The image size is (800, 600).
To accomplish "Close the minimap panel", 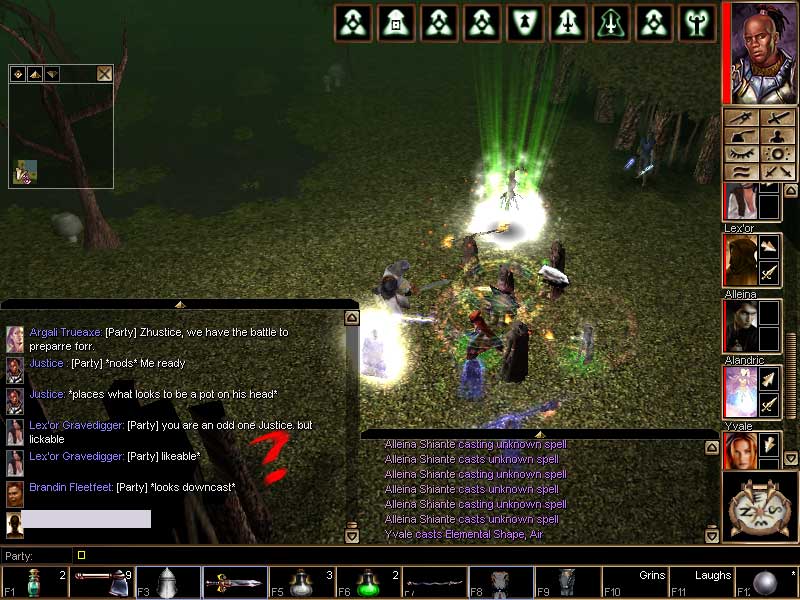I will tap(104, 73).
